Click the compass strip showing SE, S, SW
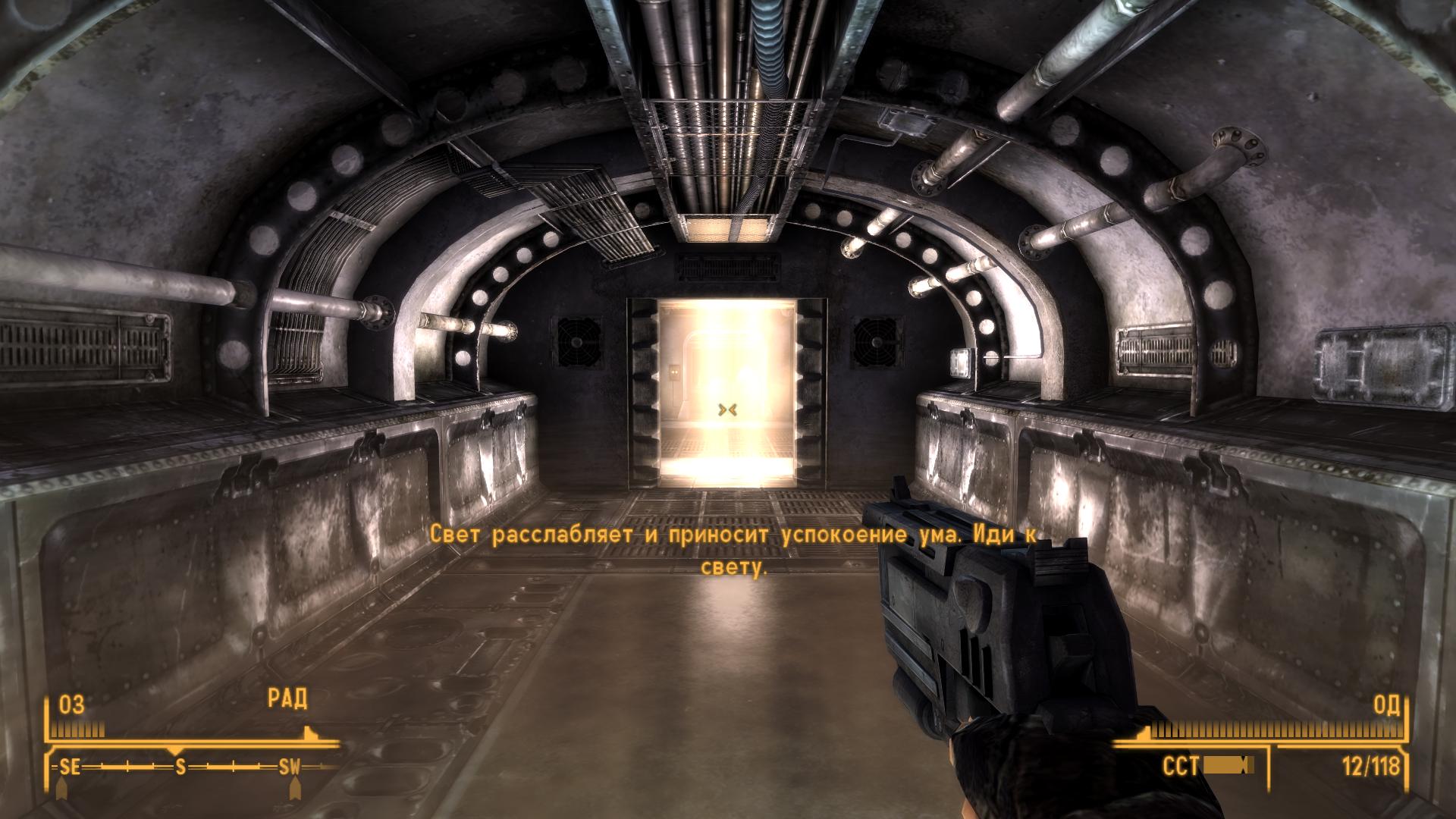Screen dimensions: 1456x819 point(182,767)
